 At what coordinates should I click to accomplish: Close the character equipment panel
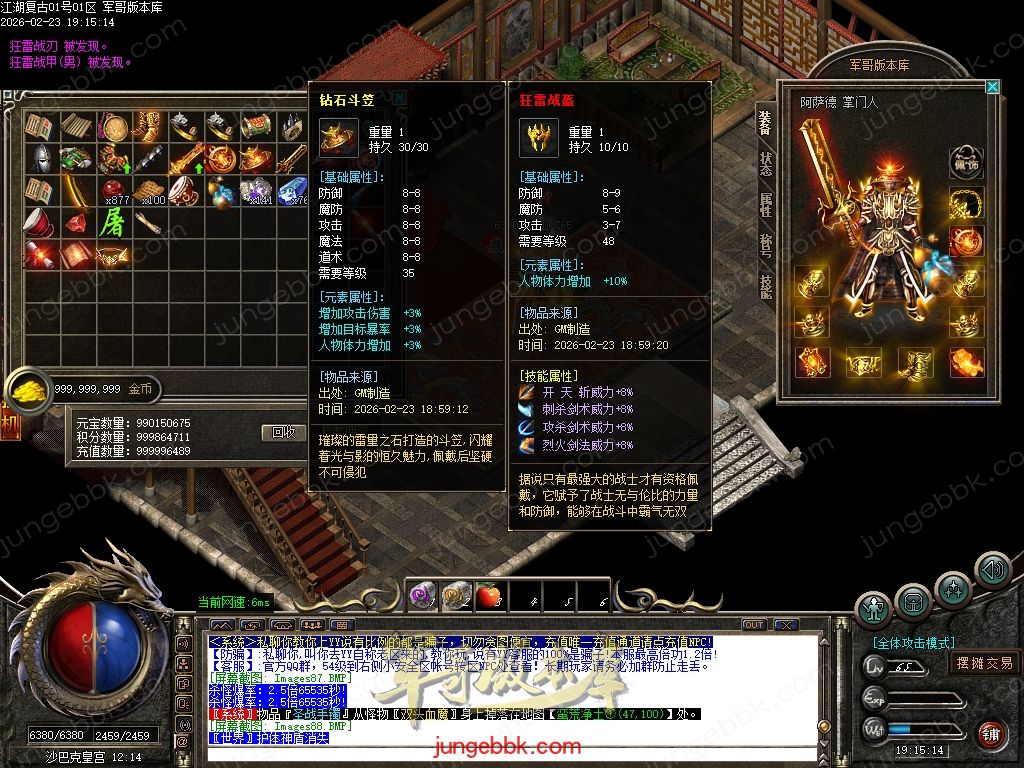point(992,87)
